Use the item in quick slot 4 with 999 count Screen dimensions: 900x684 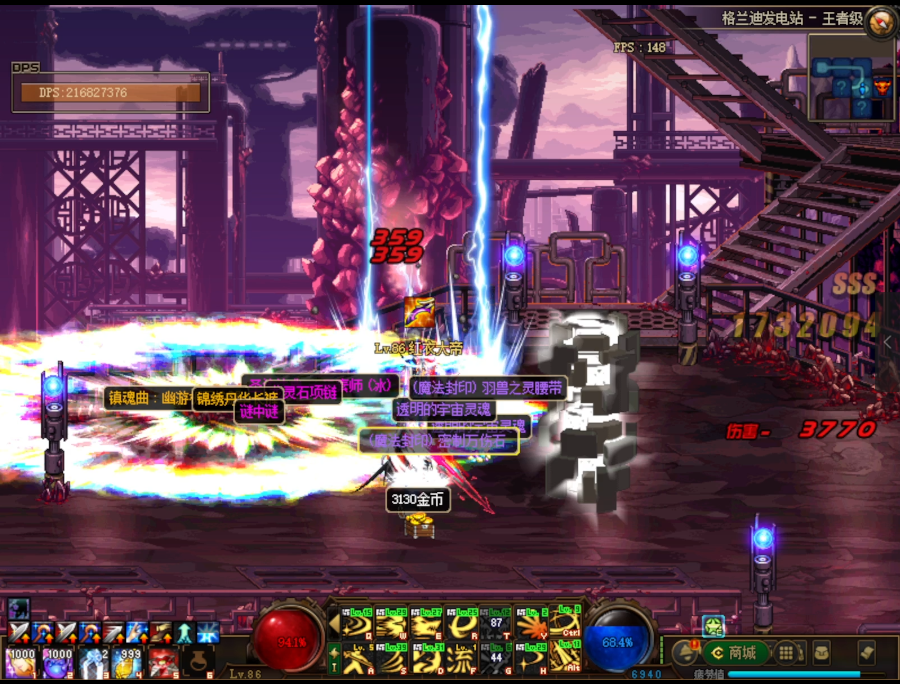(128, 661)
